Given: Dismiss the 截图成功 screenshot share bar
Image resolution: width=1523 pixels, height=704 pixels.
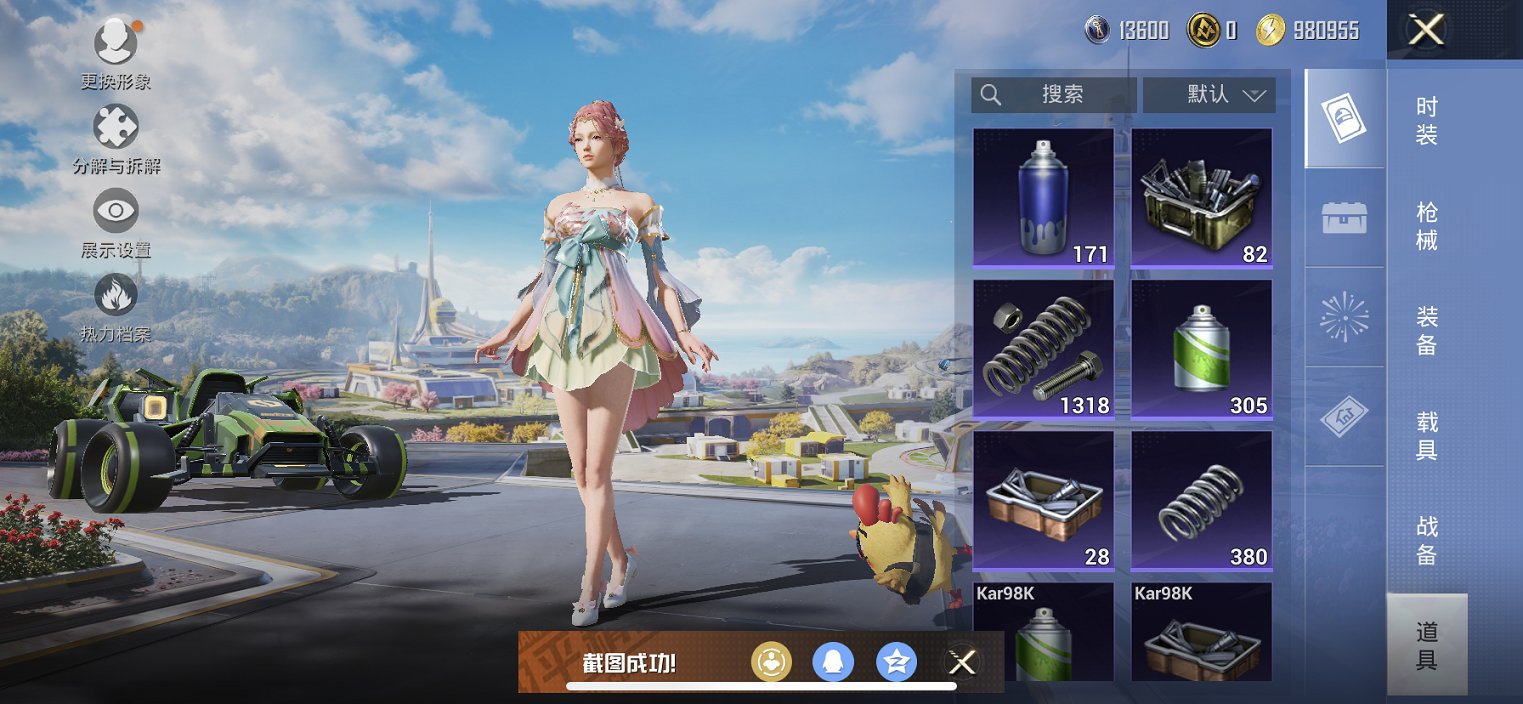Looking at the screenshot, I should click(961, 662).
